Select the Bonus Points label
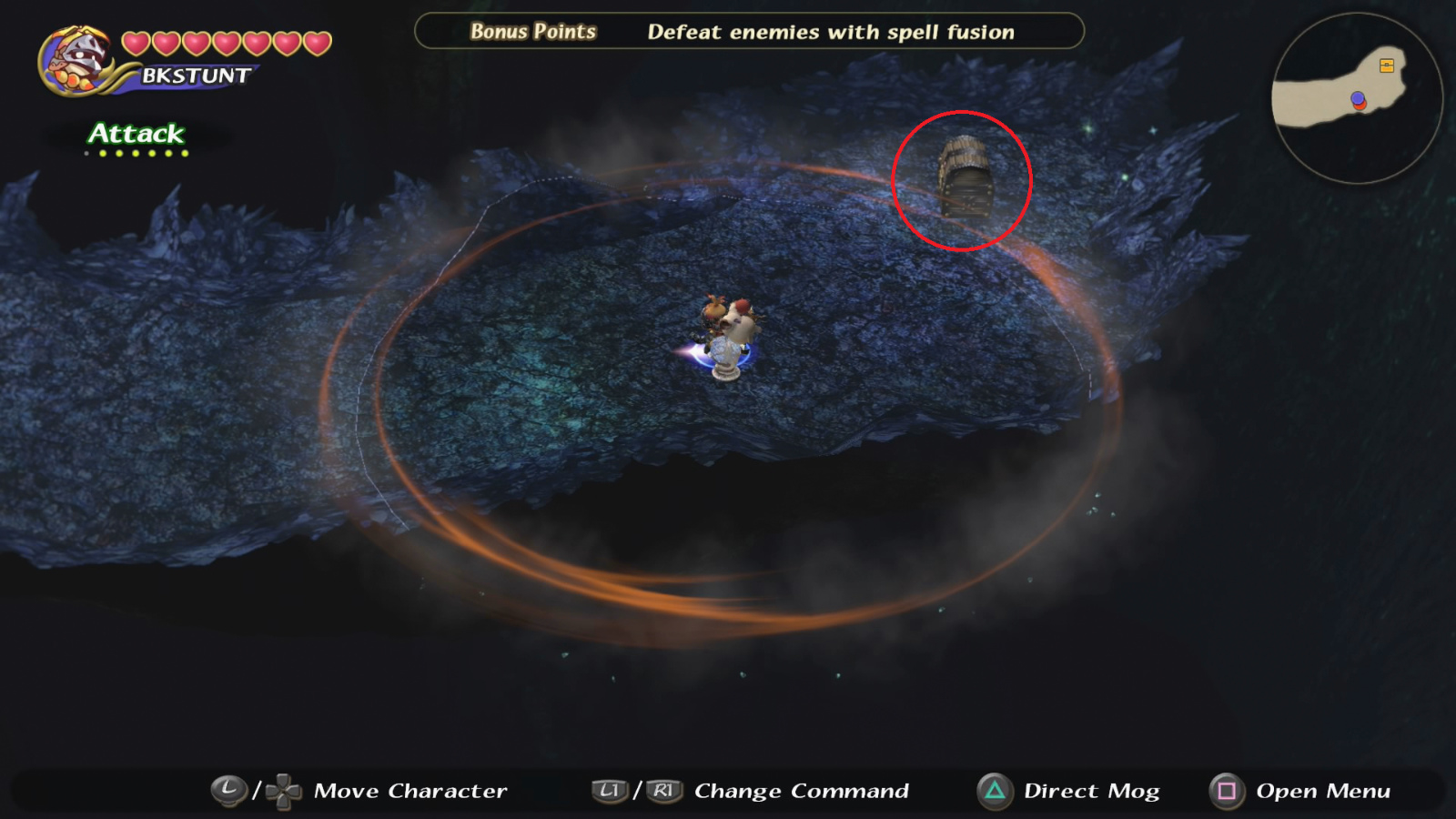 click(532, 31)
